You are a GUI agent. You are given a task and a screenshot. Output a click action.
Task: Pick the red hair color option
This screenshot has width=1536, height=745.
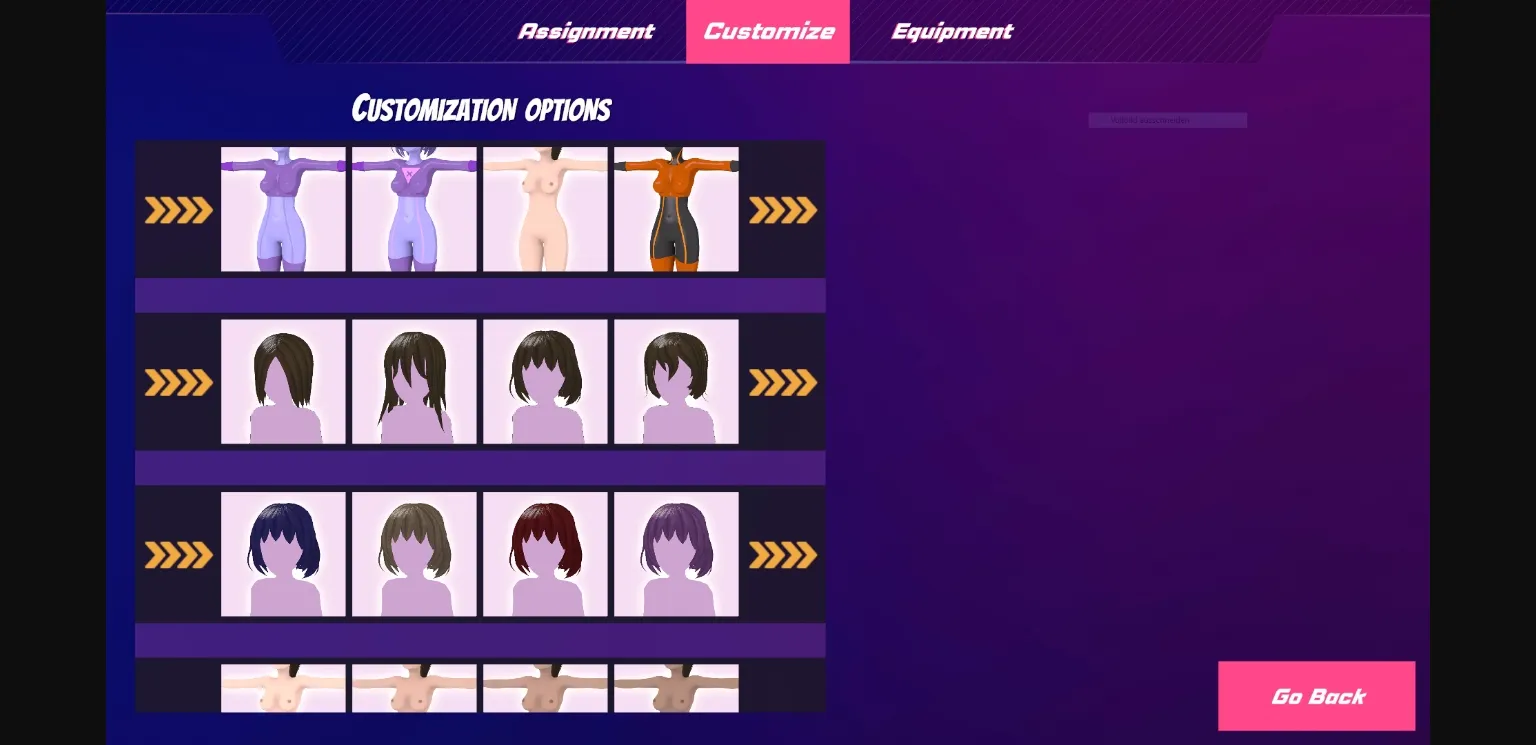click(545, 555)
